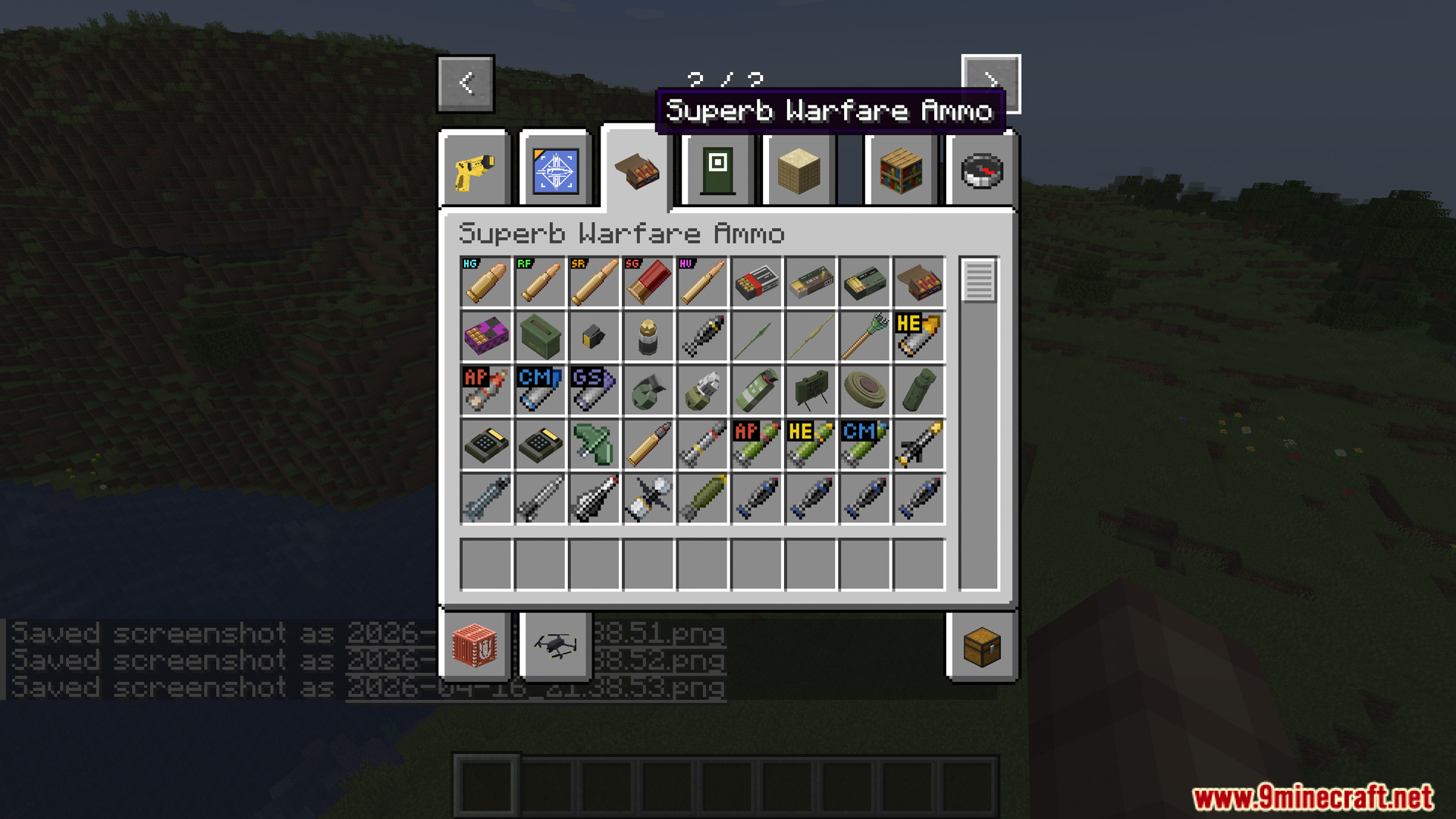Open the player inventory chest tab
Viewport: 1456px width, 819px height.
pos(982,646)
